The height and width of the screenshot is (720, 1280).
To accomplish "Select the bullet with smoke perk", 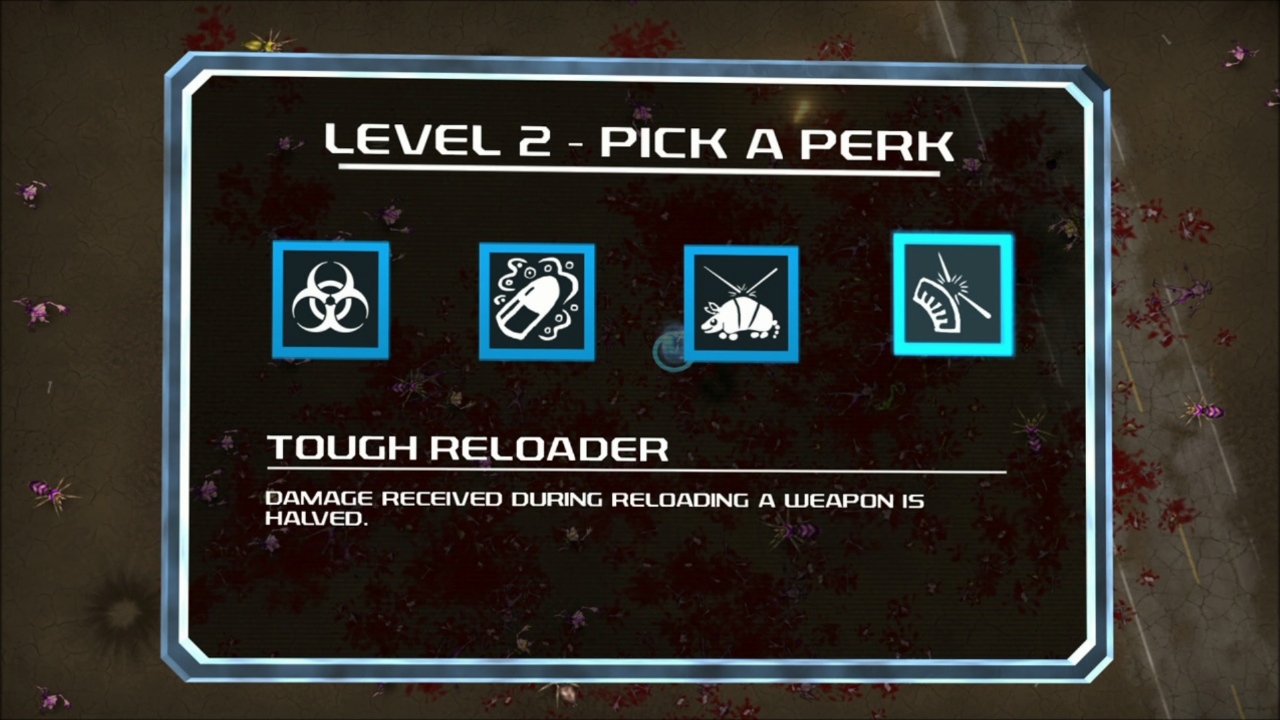I will point(537,301).
